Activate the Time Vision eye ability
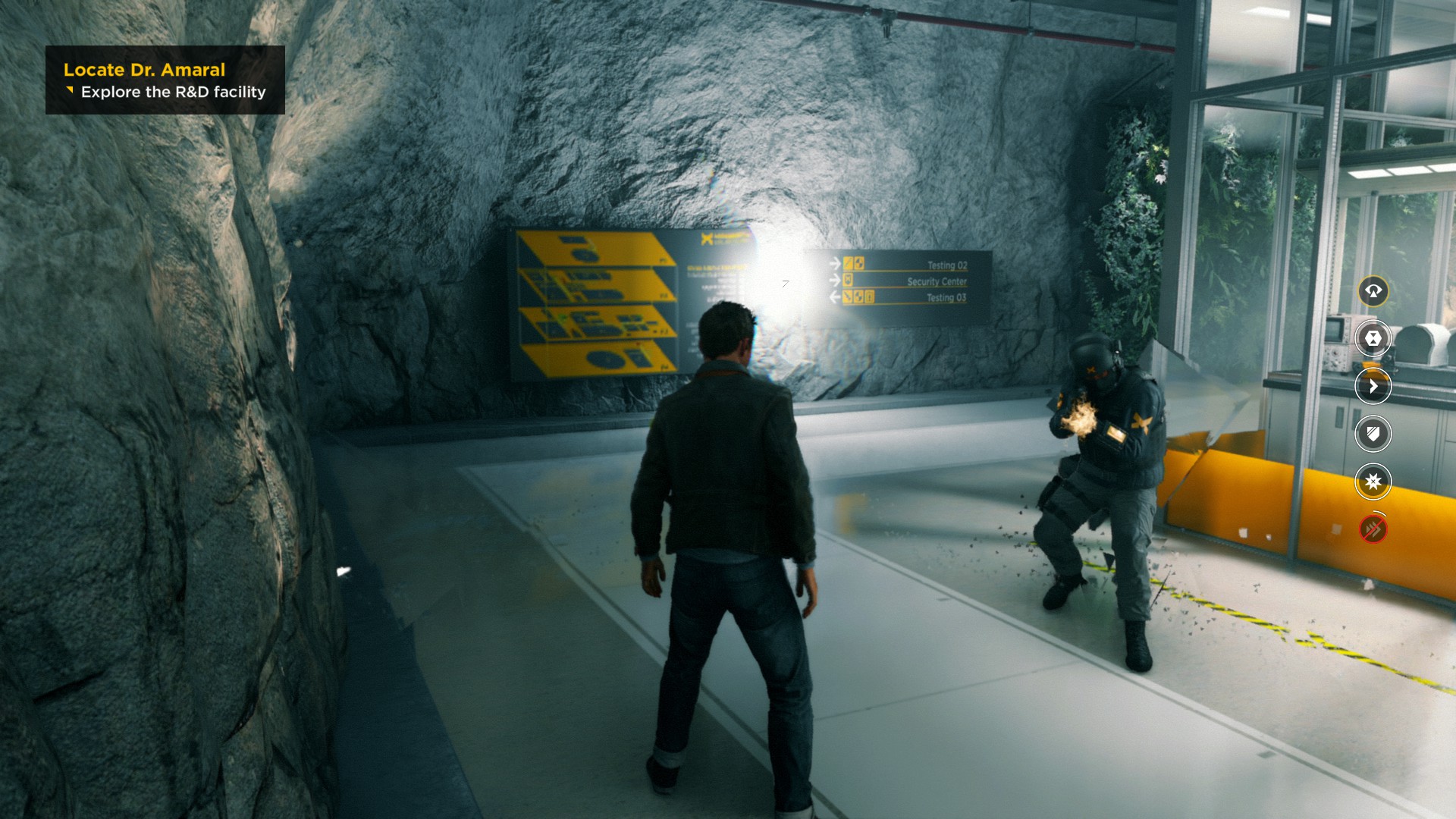1456x819 pixels. pyautogui.click(x=1373, y=291)
